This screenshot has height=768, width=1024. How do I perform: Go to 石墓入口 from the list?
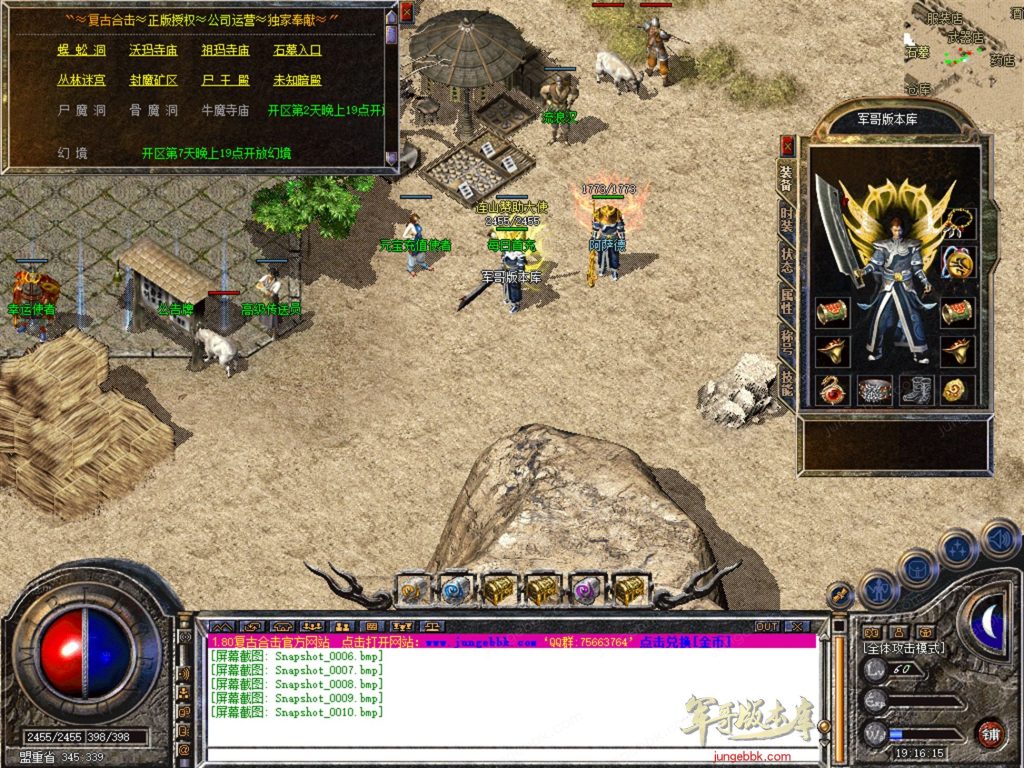pyautogui.click(x=297, y=50)
